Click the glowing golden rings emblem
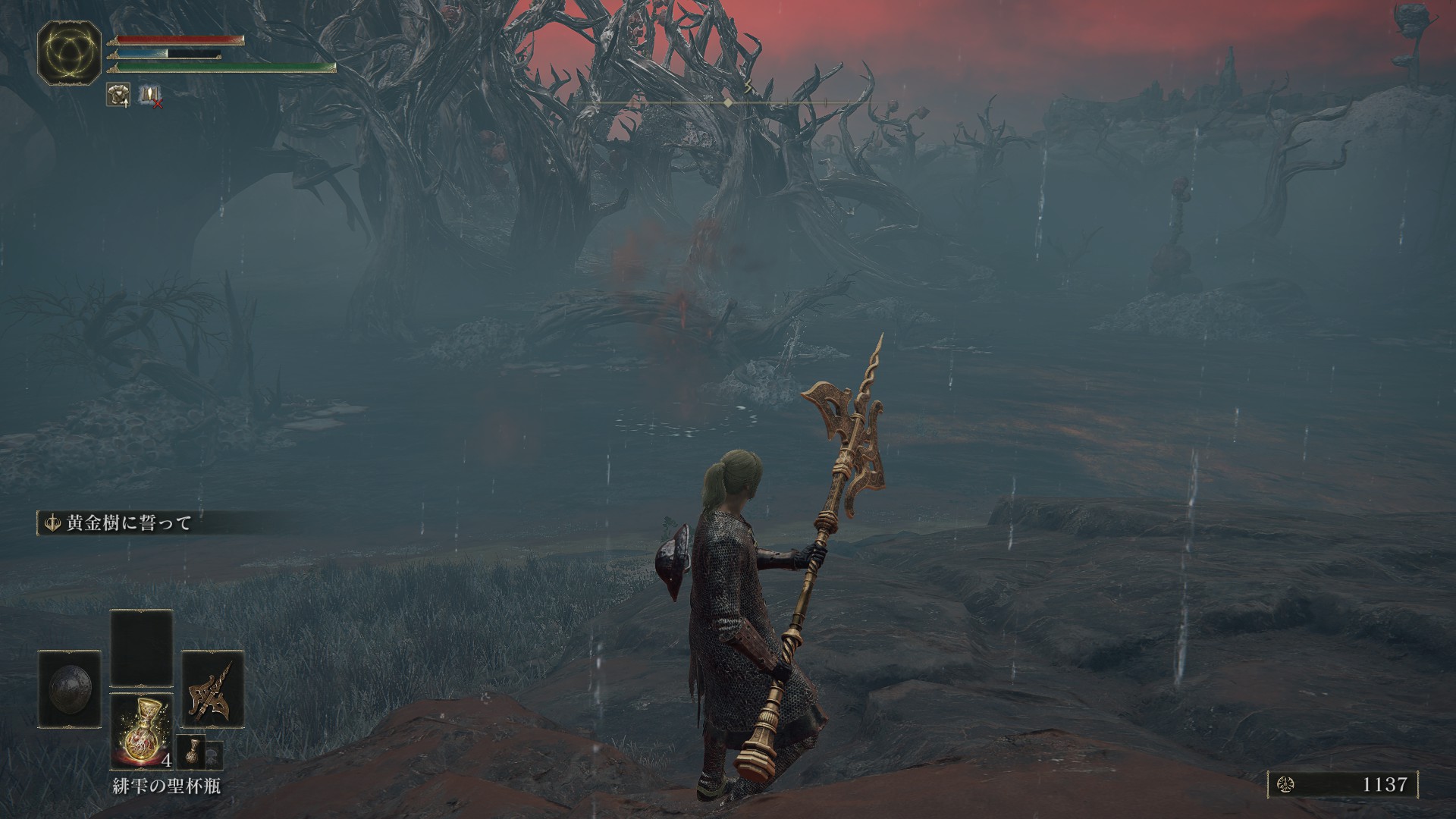This screenshot has width=1456, height=819. tap(69, 52)
